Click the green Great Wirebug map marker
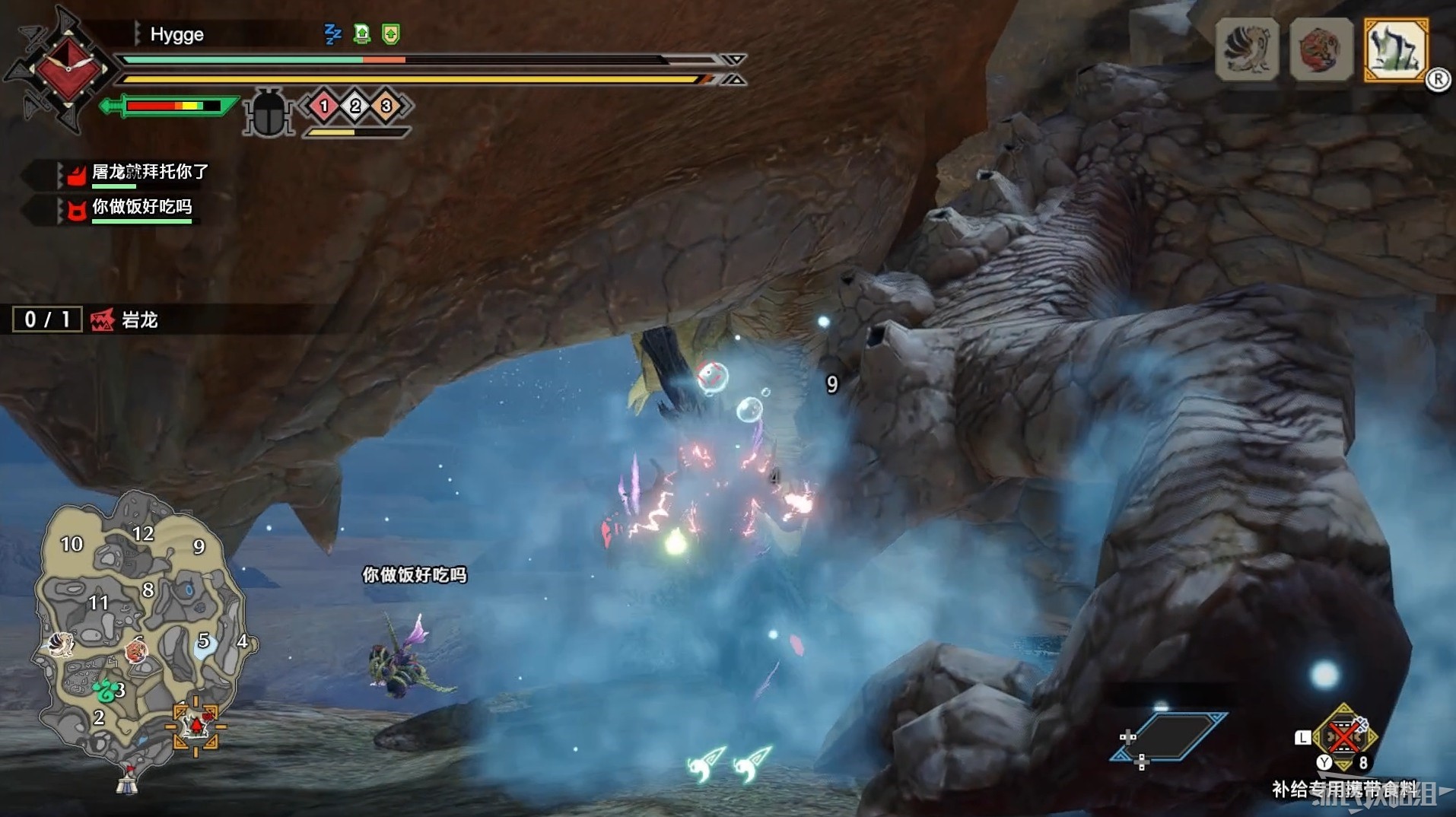Viewport: 1456px width, 817px height. click(106, 690)
